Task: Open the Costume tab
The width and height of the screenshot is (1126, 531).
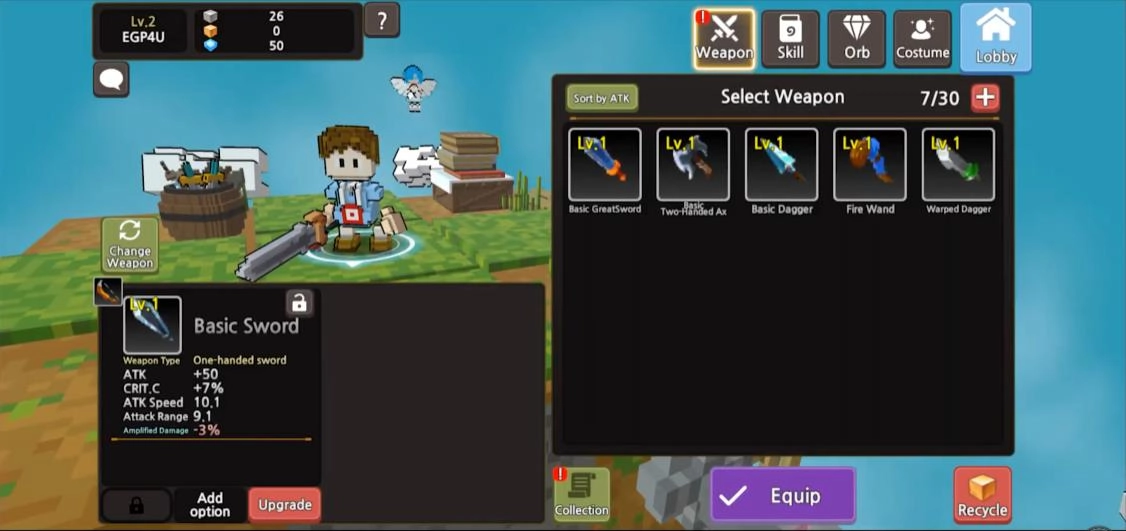Action: click(922, 39)
